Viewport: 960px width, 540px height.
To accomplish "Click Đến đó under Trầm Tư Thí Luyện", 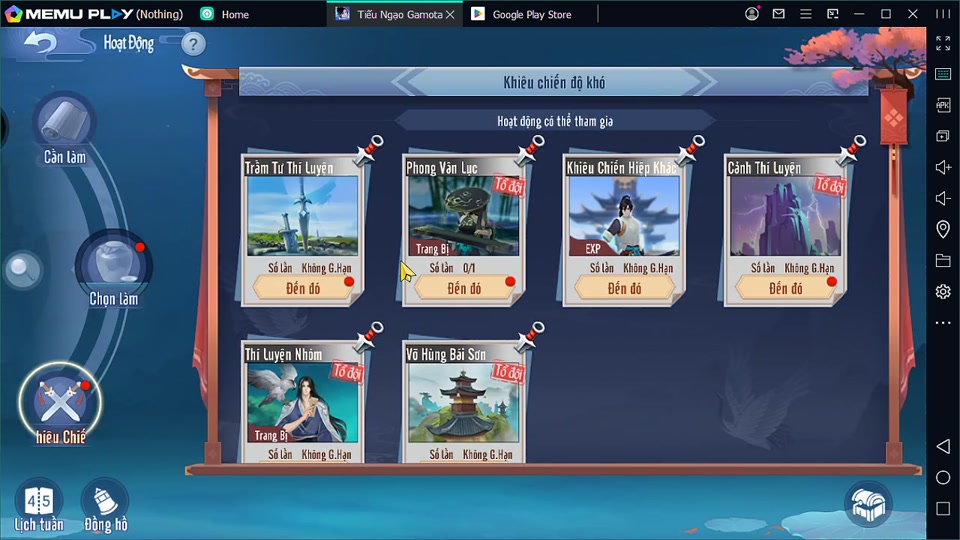I will point(303,288).
